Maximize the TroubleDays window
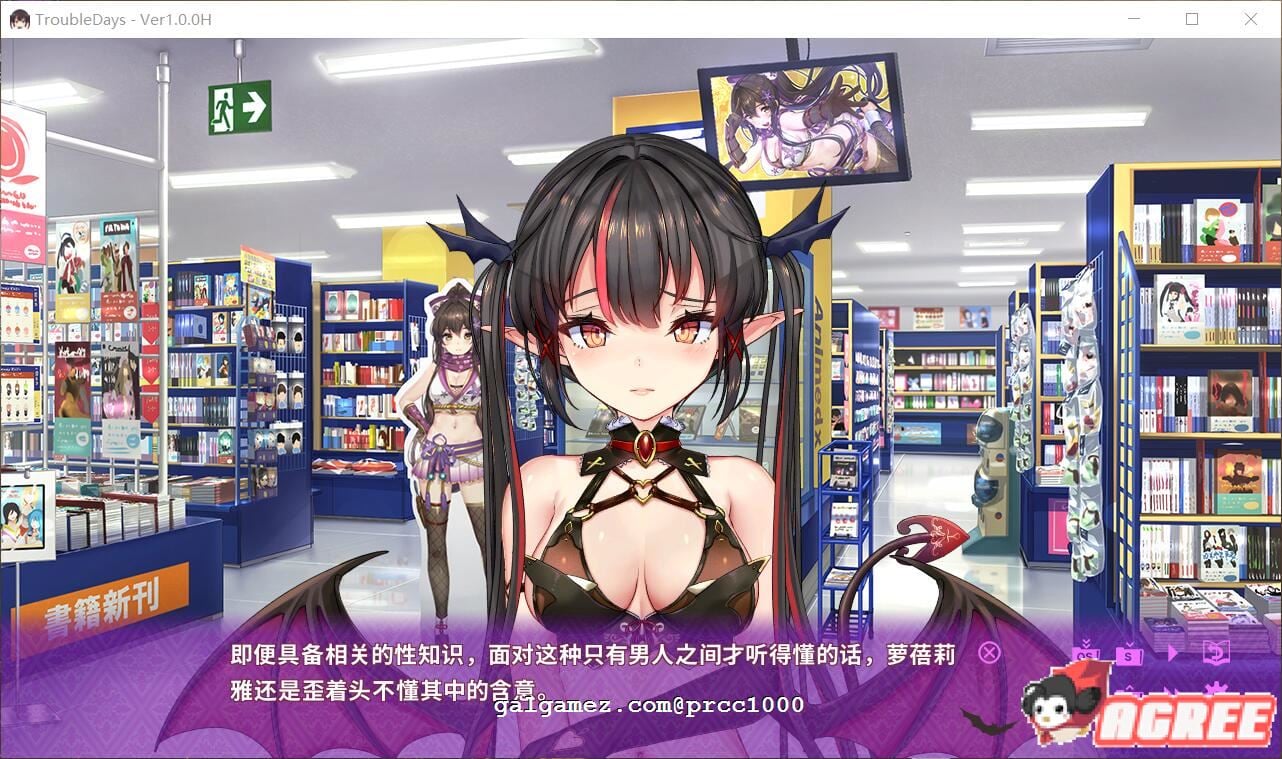The width and height of the screenshot is (1282, 759). click(1192, 19)
